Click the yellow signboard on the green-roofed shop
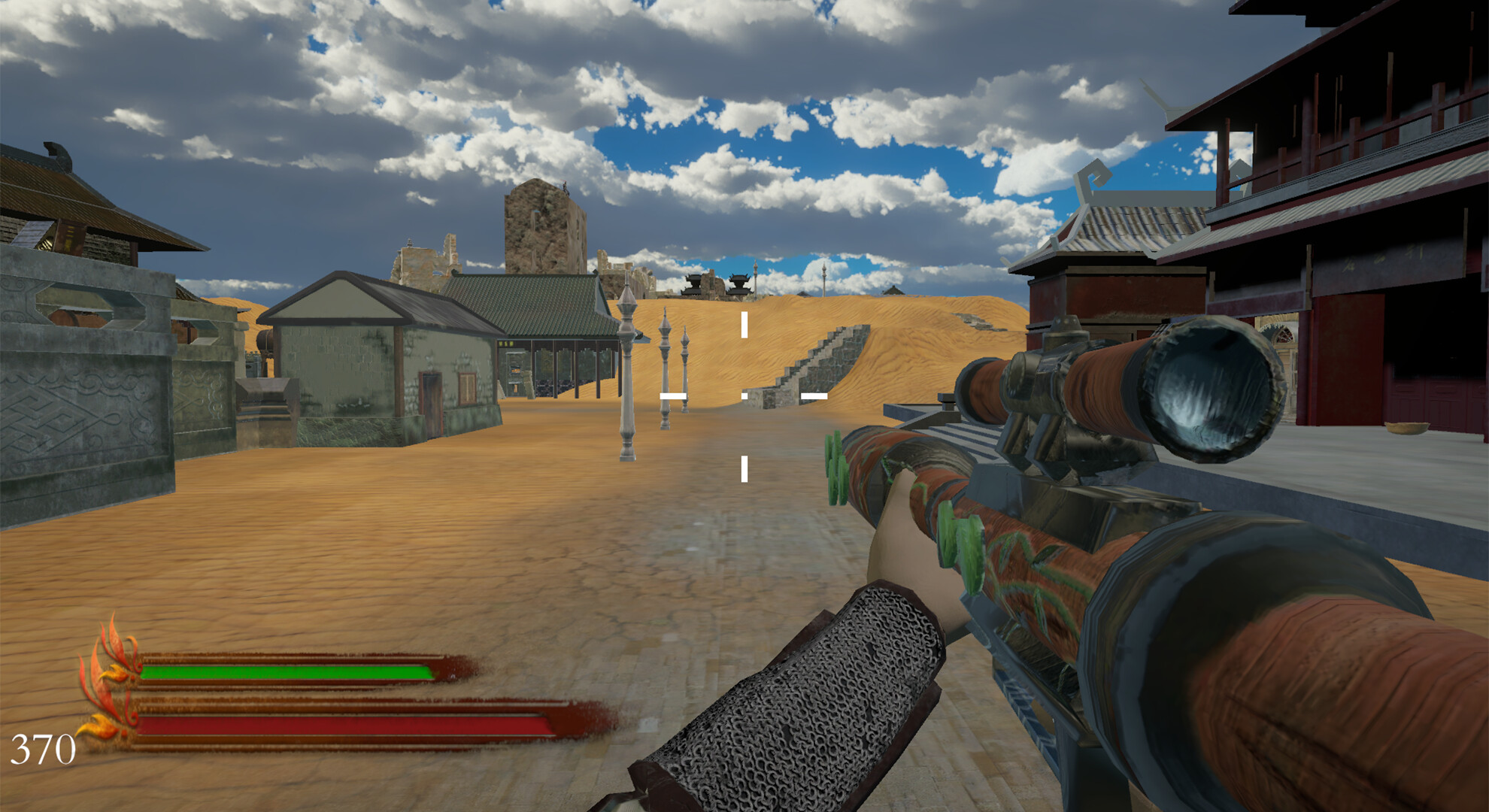The height and width of the screenshot is (812, 1489). pos(506,343)
